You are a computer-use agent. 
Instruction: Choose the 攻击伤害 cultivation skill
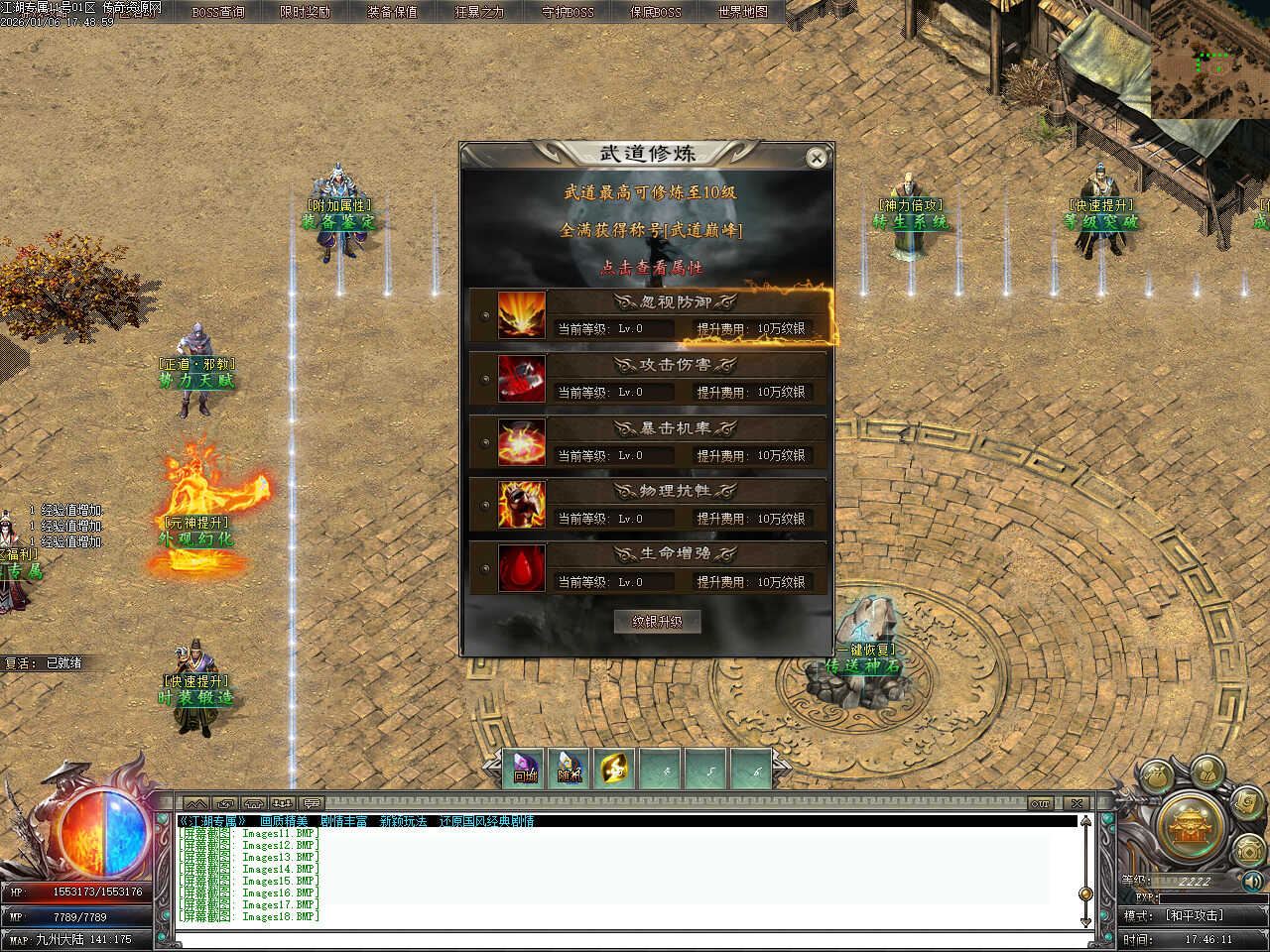[649, 378]
